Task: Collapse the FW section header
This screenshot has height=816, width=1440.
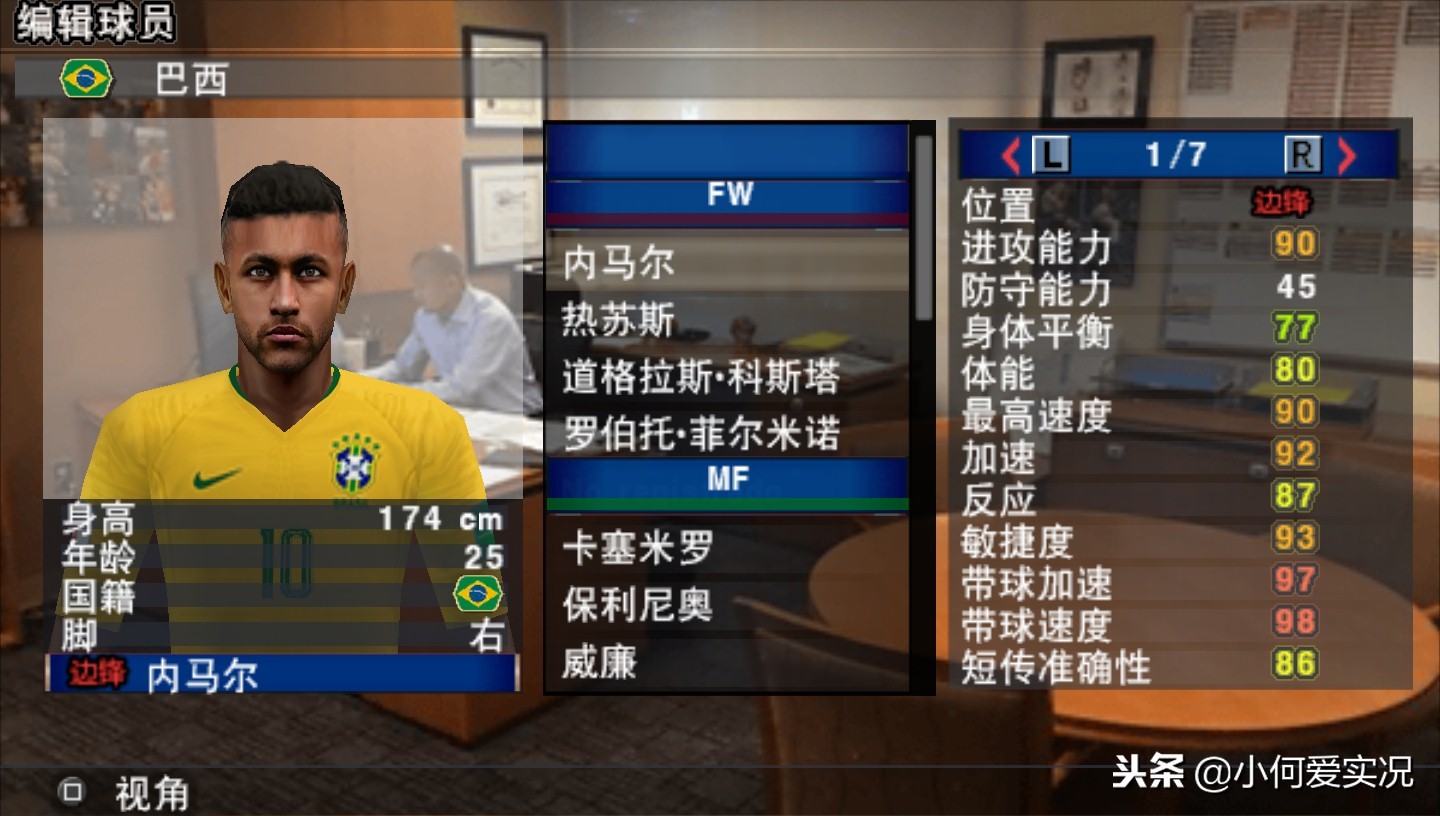Action: click(730, 195)
